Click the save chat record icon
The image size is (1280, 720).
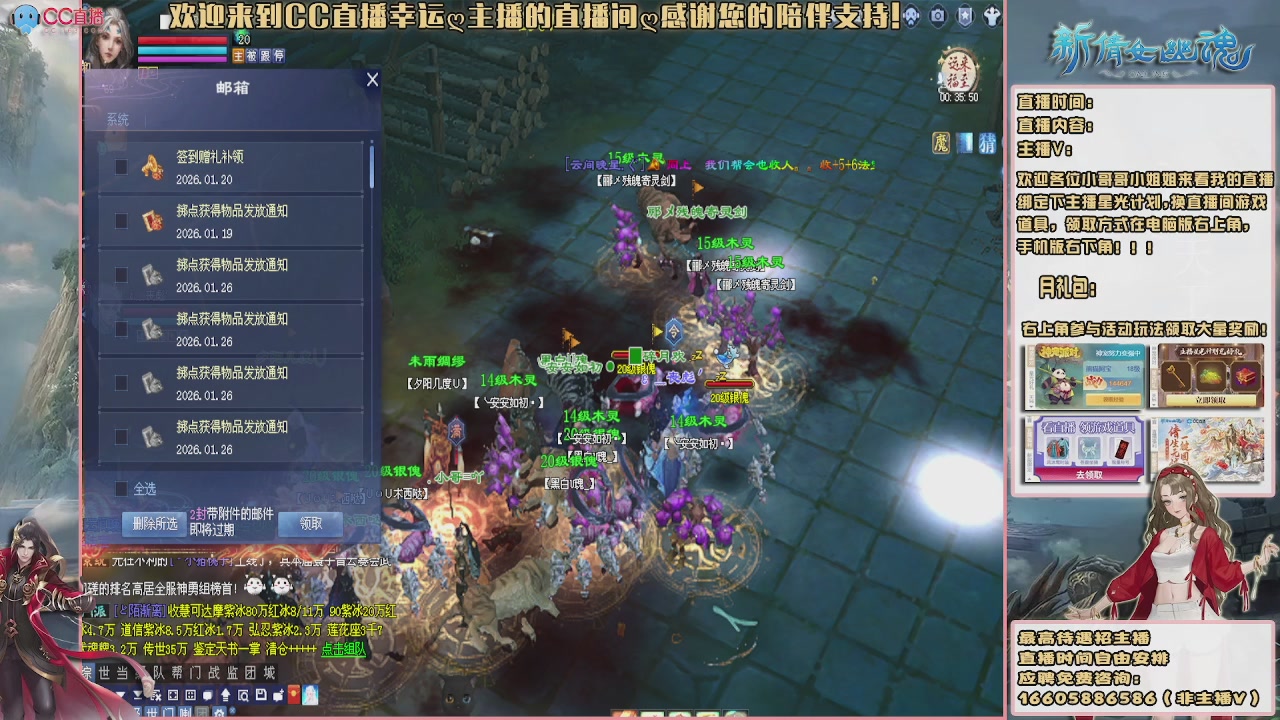[261, 695]
